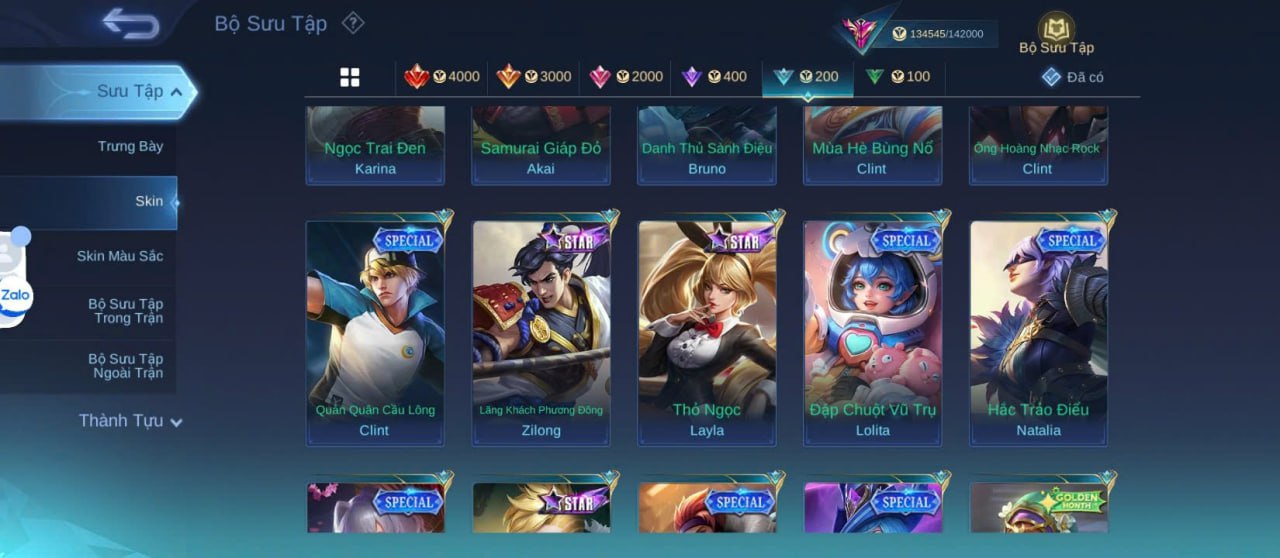Open the collection help question mark
Screen dimensions: 1280x558
[352, 23]
